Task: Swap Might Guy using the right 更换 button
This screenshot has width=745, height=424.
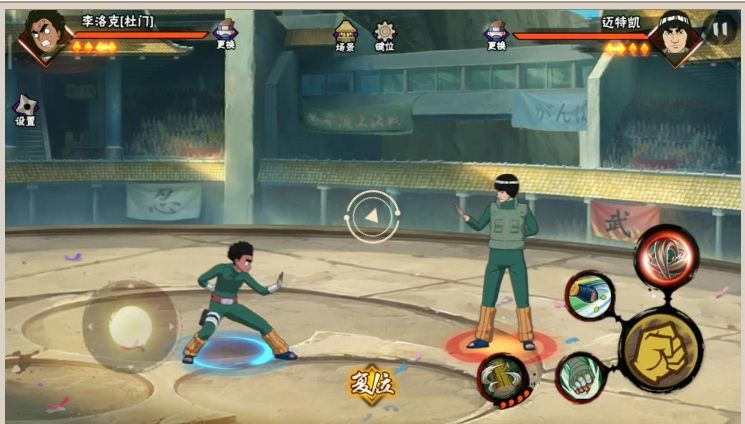Action: 496,33
